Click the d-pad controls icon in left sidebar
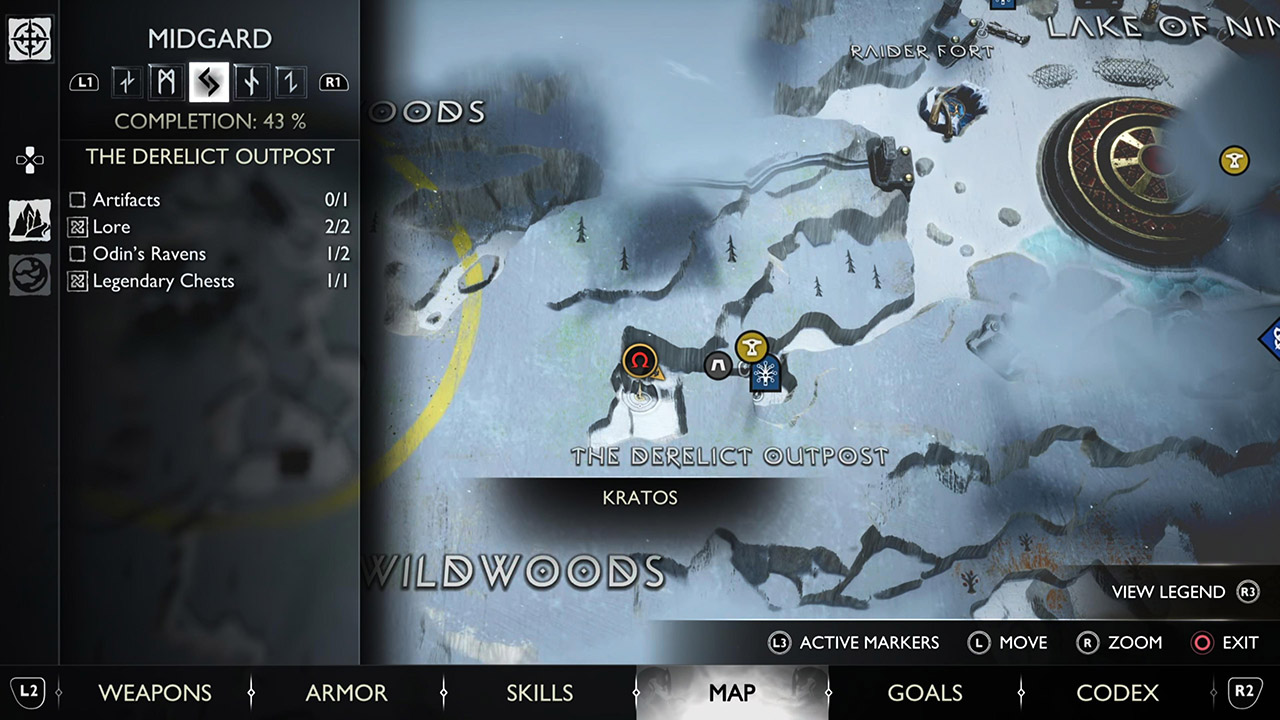Screen dimensions: 1280x720 point(30,159)
